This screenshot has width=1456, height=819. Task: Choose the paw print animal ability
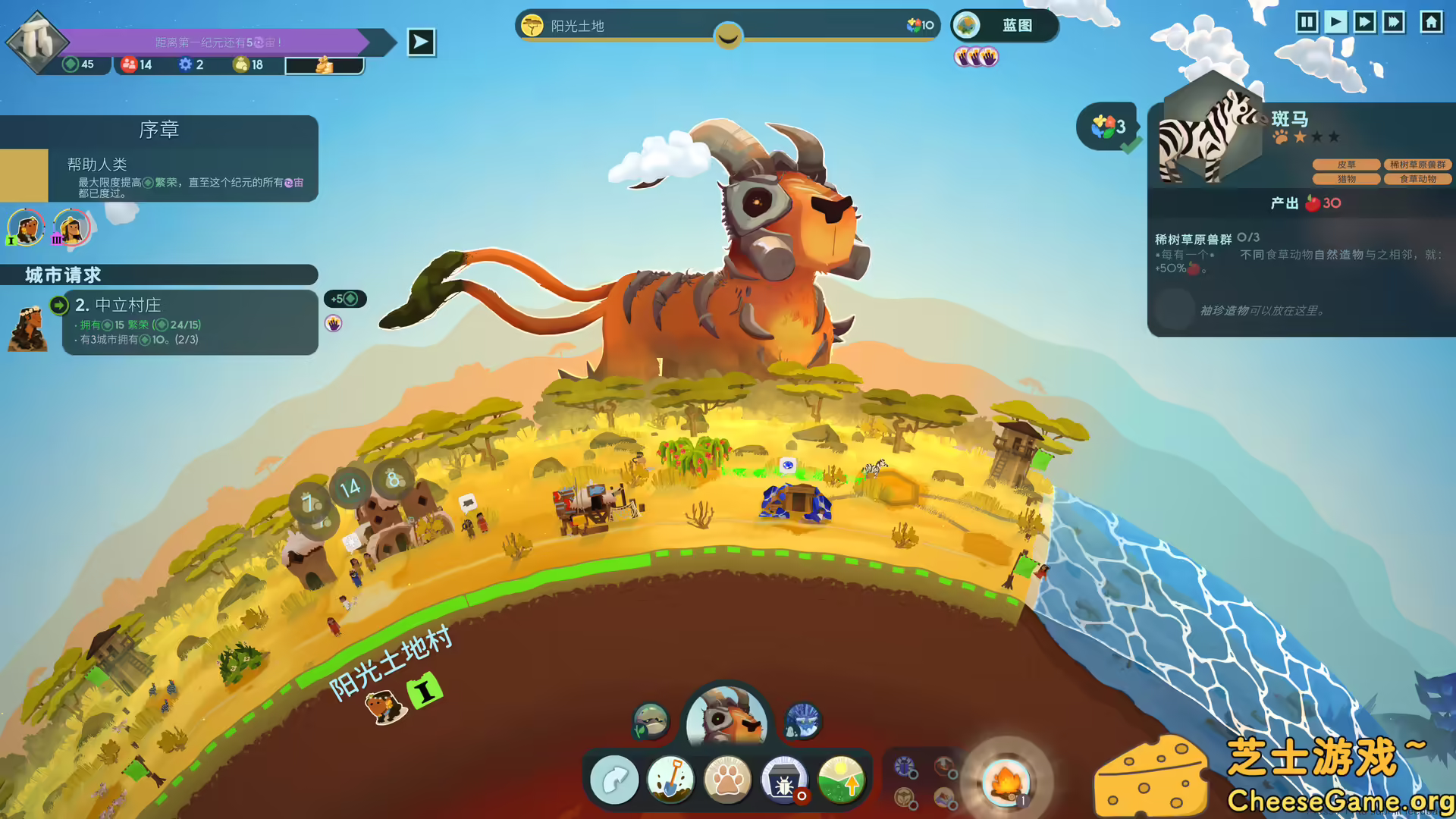pos(726,780)
